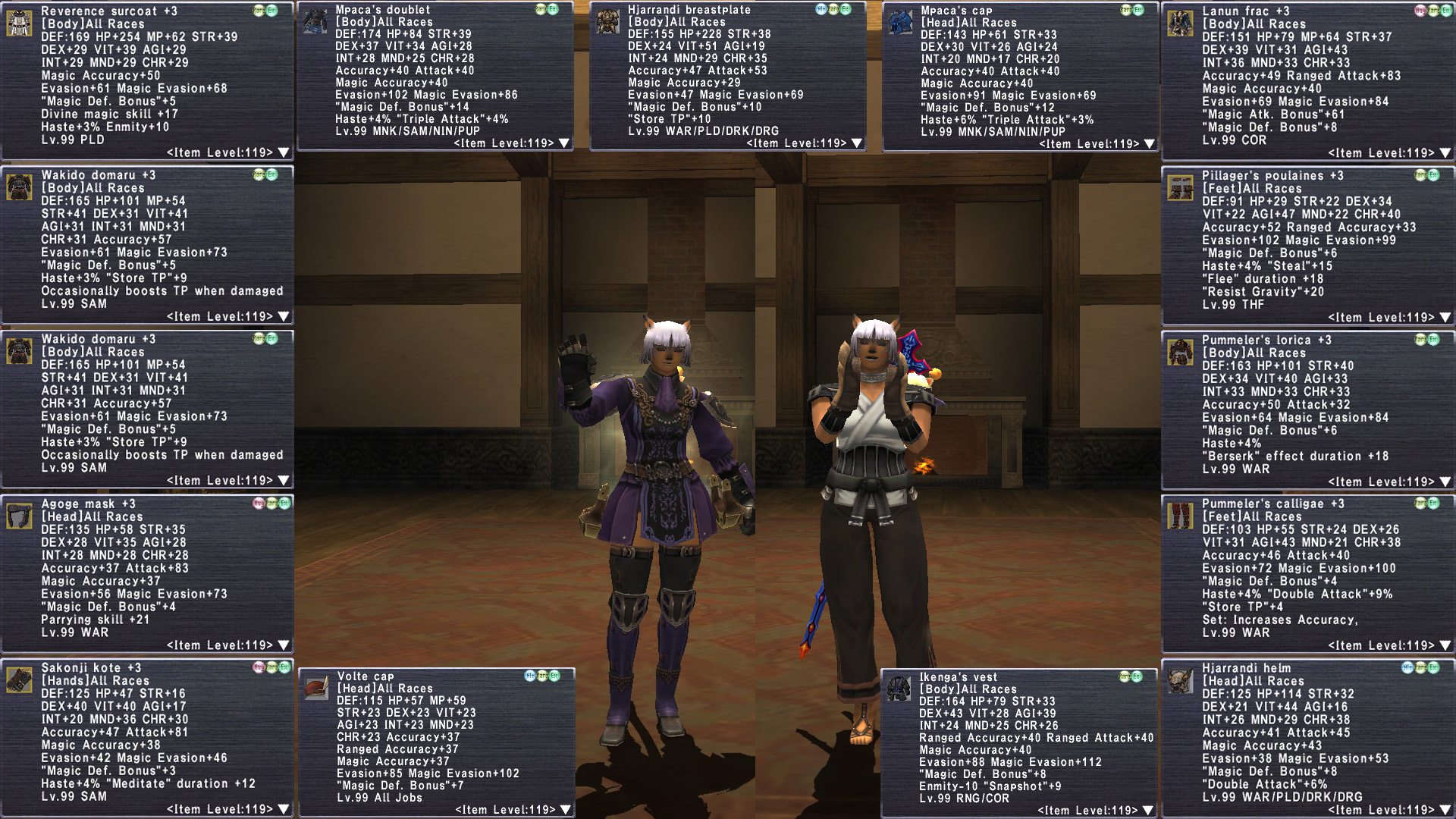Choose the Hjarrandi breastplate icon
Viewport: 1456px width, 819px height.
coord(607,21)
